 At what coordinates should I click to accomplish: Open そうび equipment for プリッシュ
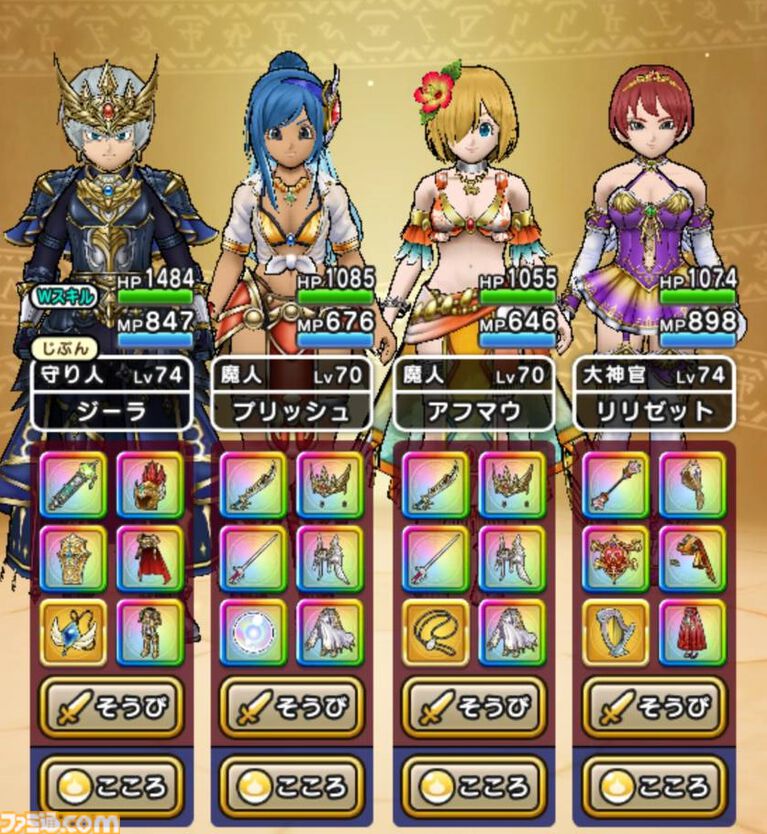coord(292,707)
